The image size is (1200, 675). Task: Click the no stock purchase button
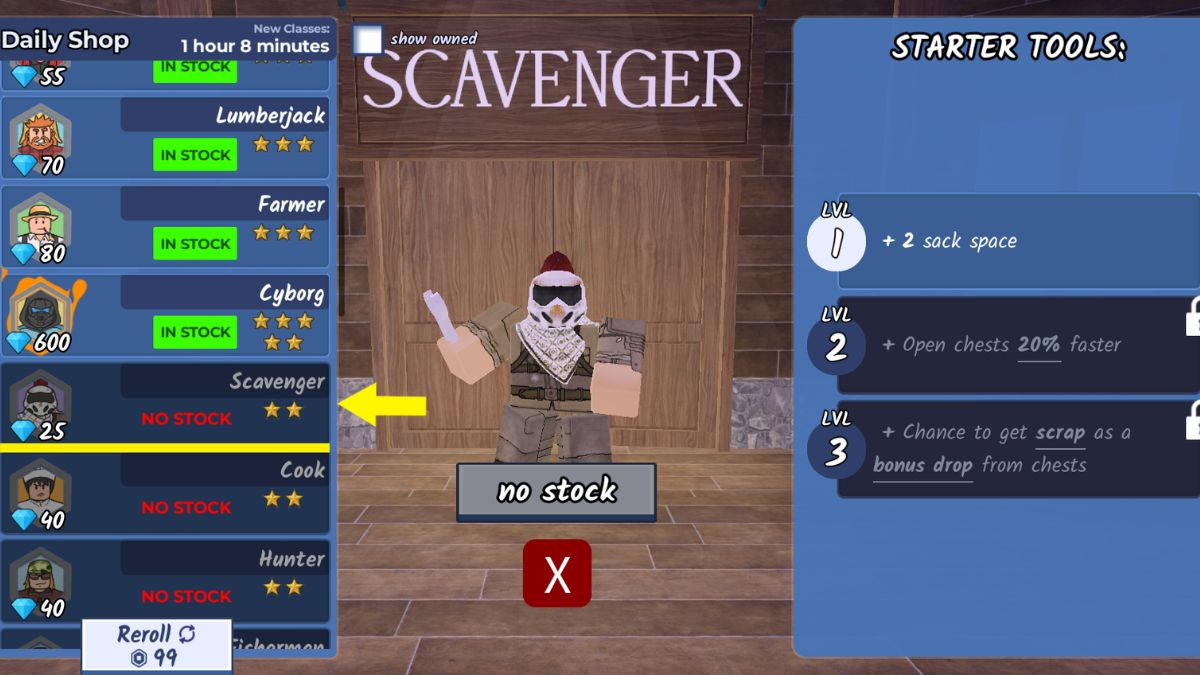(x=556, y=491)
